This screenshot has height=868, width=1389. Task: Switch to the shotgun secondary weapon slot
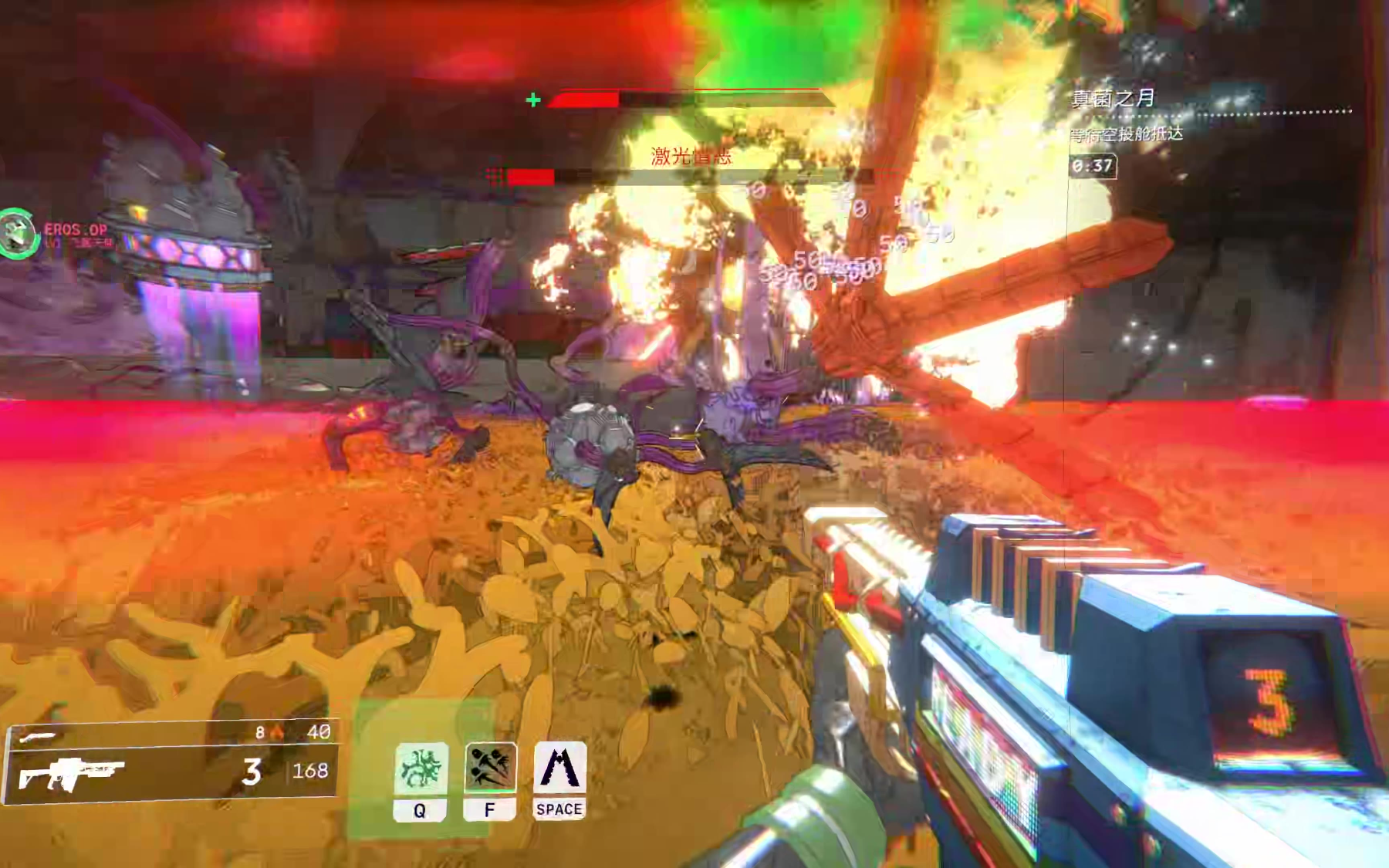pyautogui.click(x=39, y=736)
